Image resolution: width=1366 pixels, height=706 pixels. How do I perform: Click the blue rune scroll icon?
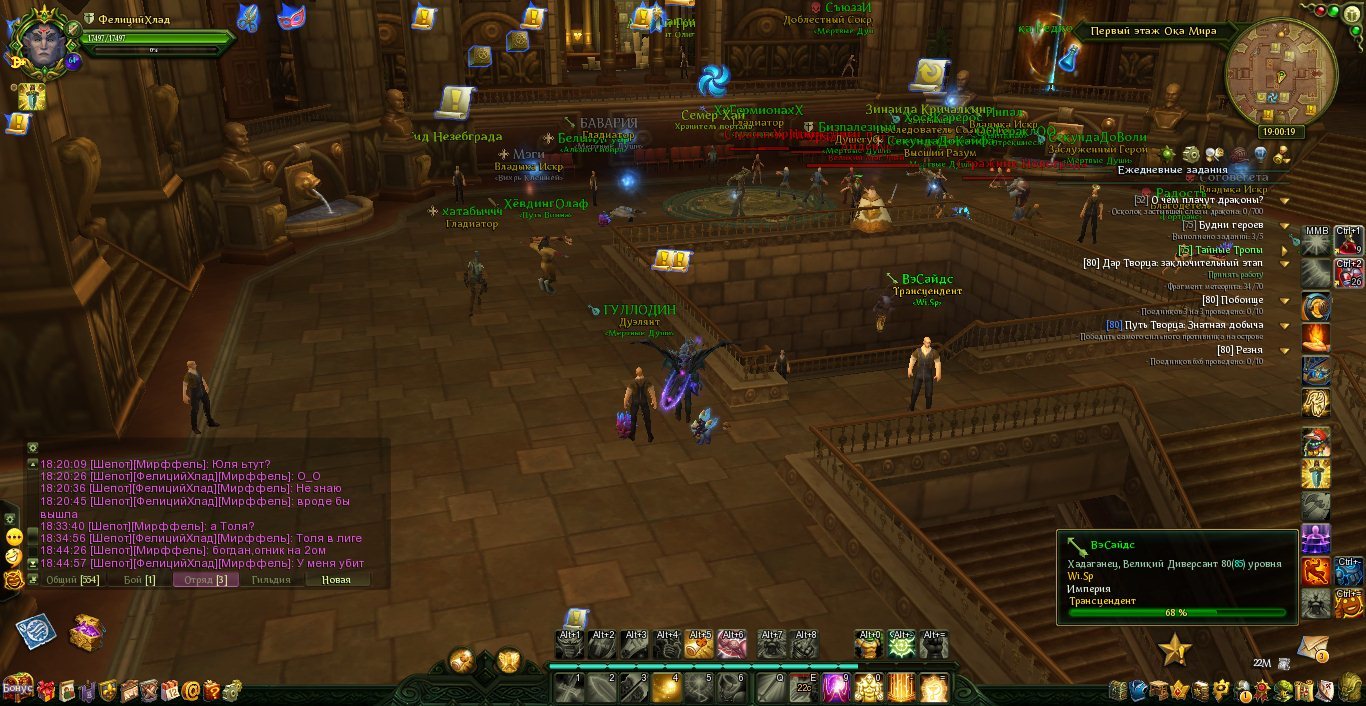(x=36, y=632)
